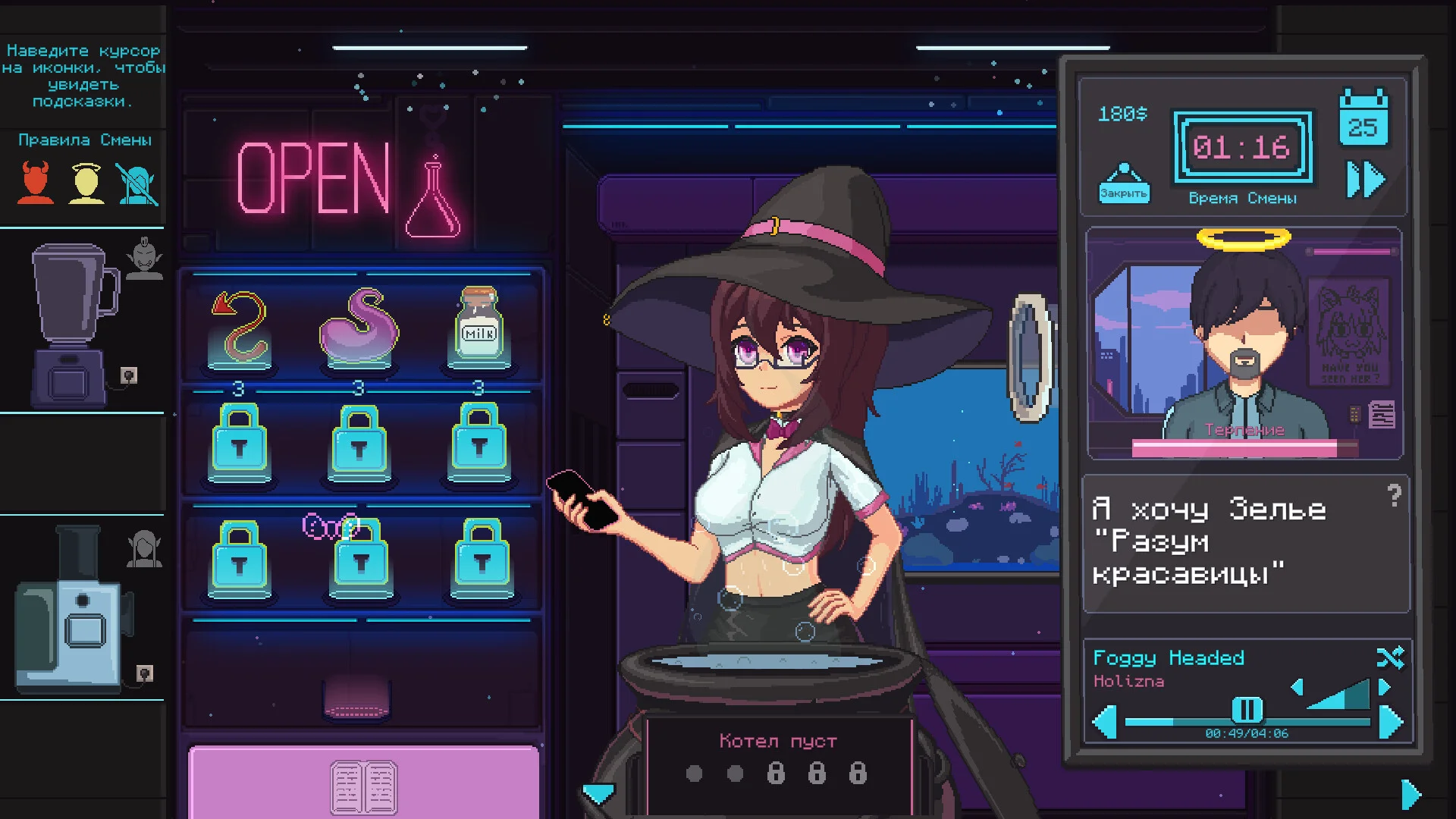Open the customer notes icon
The height and width of the screenshot is (819, 1456).
click(1382, 415)
